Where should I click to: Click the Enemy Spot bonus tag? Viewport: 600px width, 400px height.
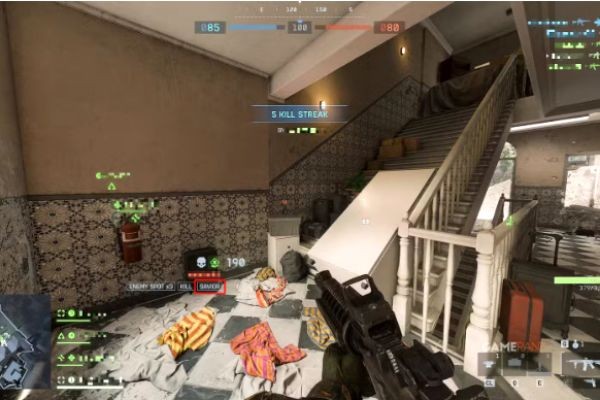151,286
